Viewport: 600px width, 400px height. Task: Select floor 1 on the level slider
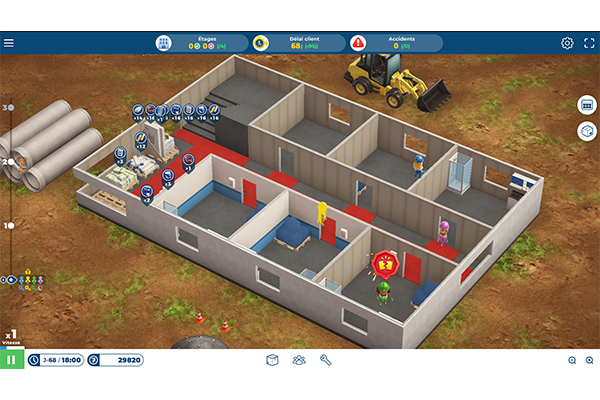pyautogui.click(x=10, y=225)
